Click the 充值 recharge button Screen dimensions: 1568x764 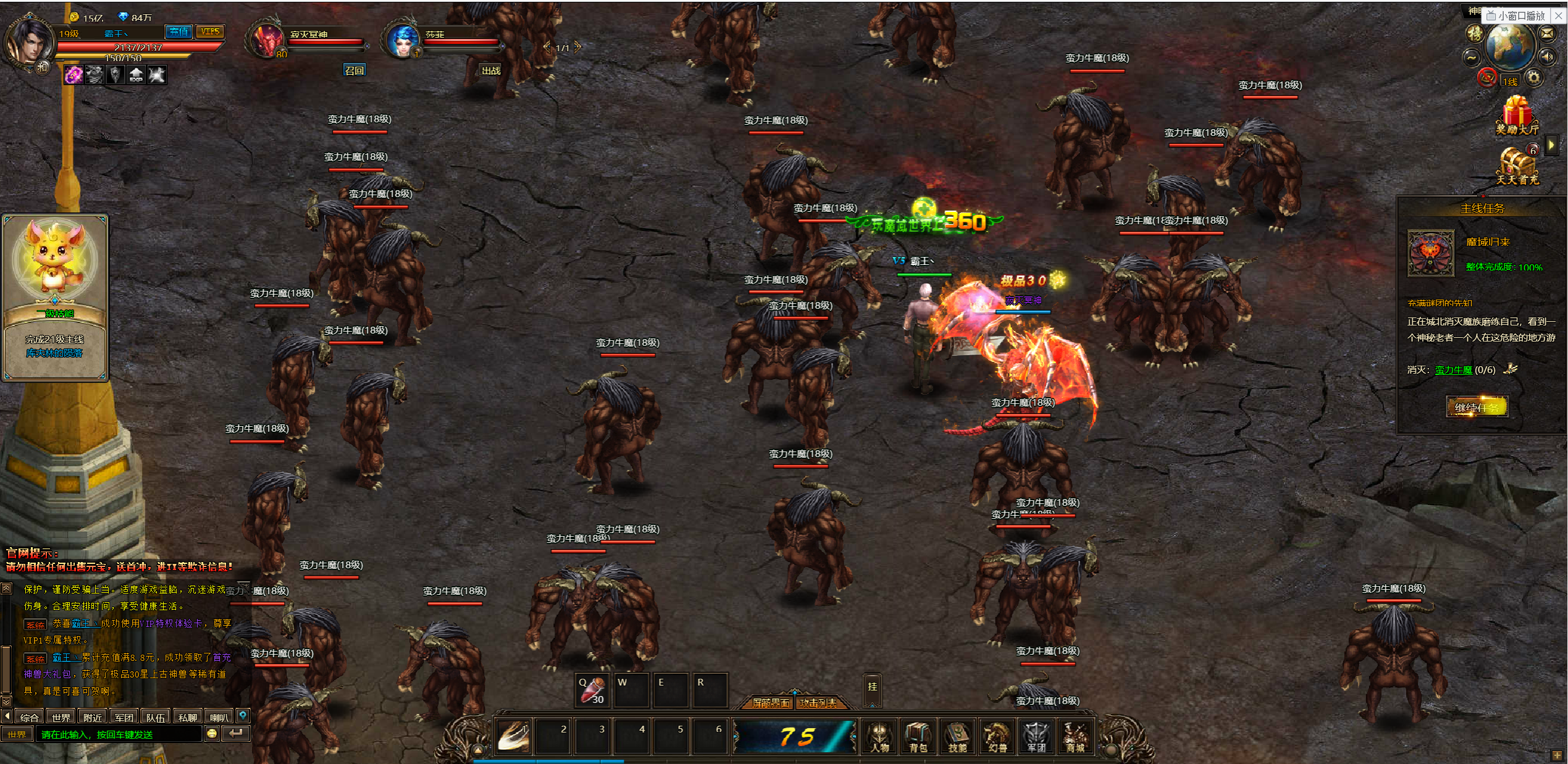[179, 31]
